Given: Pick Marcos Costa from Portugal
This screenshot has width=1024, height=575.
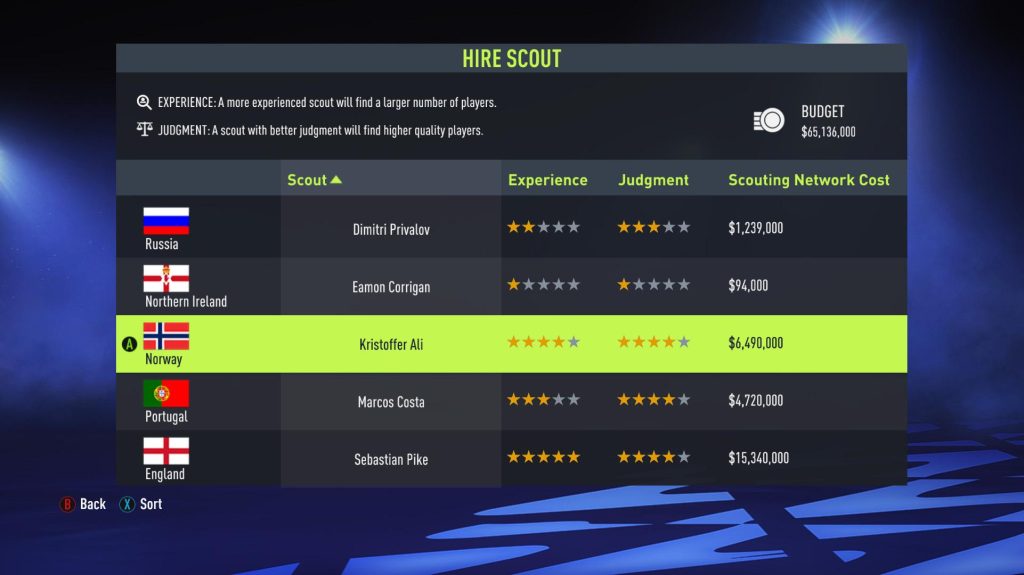Looking at the screenshot, I should (x=391, y=402).
